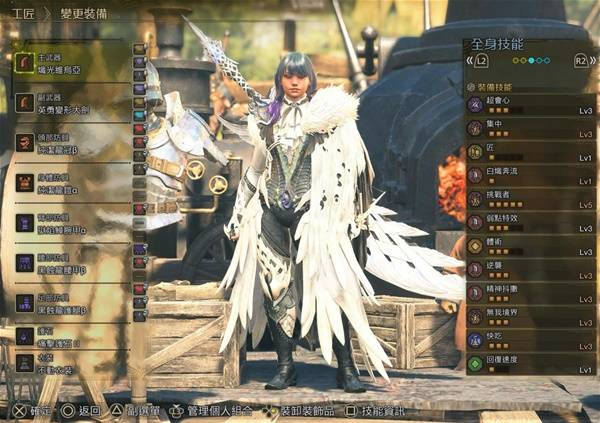Select the 回復速度 skill row
This screenshot has width=600, height=423.
coord(530,362)
